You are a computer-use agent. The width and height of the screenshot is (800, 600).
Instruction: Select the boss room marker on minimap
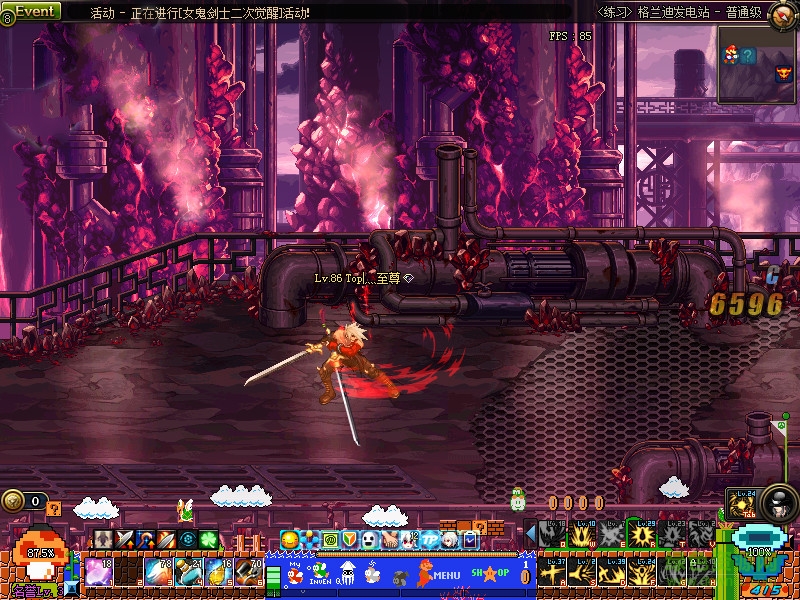[783, 72]
